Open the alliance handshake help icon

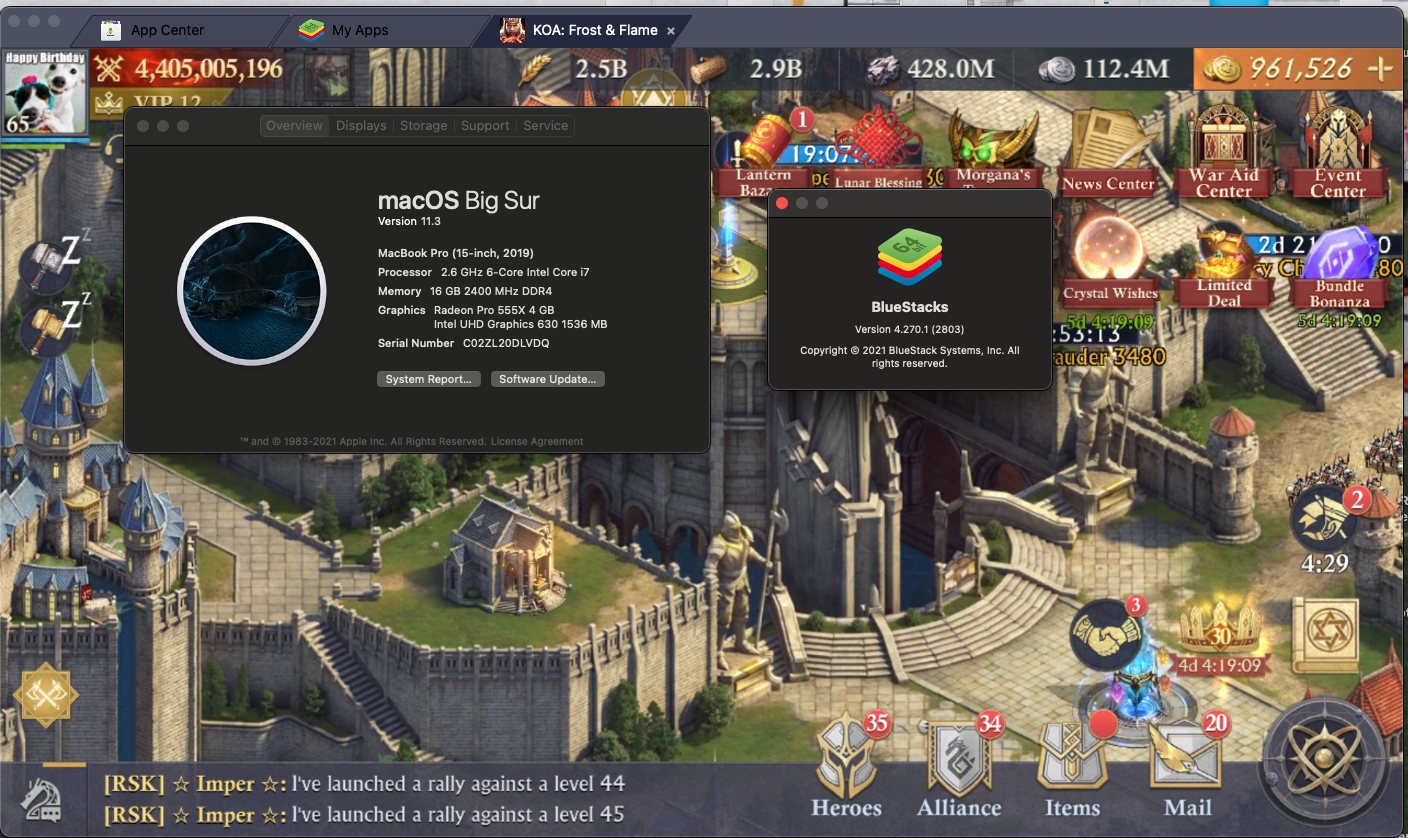point(1107,634)
